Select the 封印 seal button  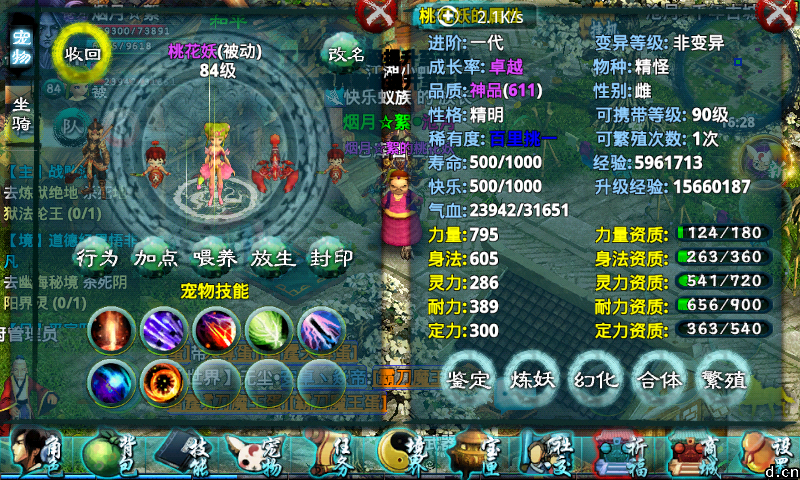click(331, 258)
